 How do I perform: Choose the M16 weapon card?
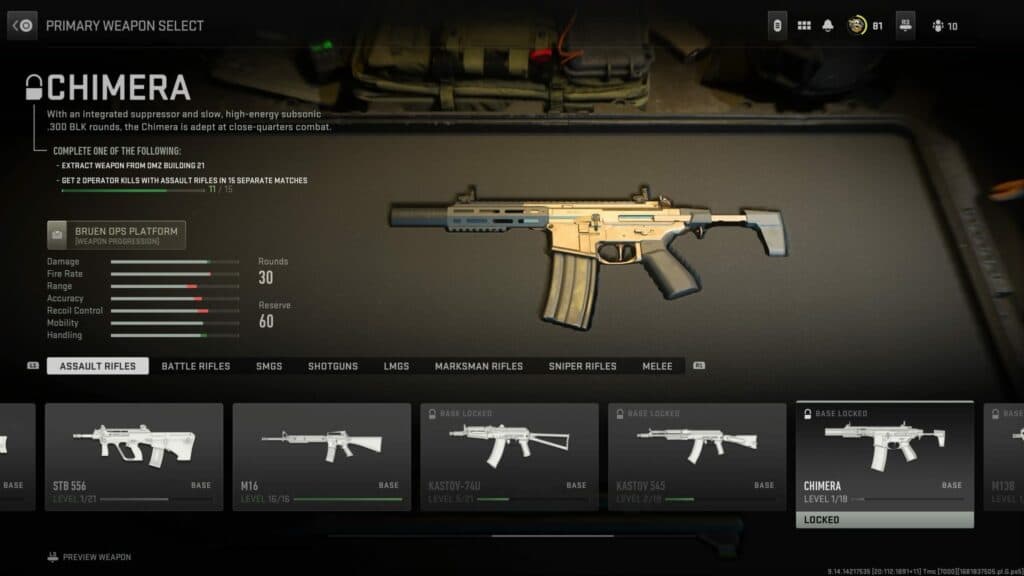pos(322,456)
